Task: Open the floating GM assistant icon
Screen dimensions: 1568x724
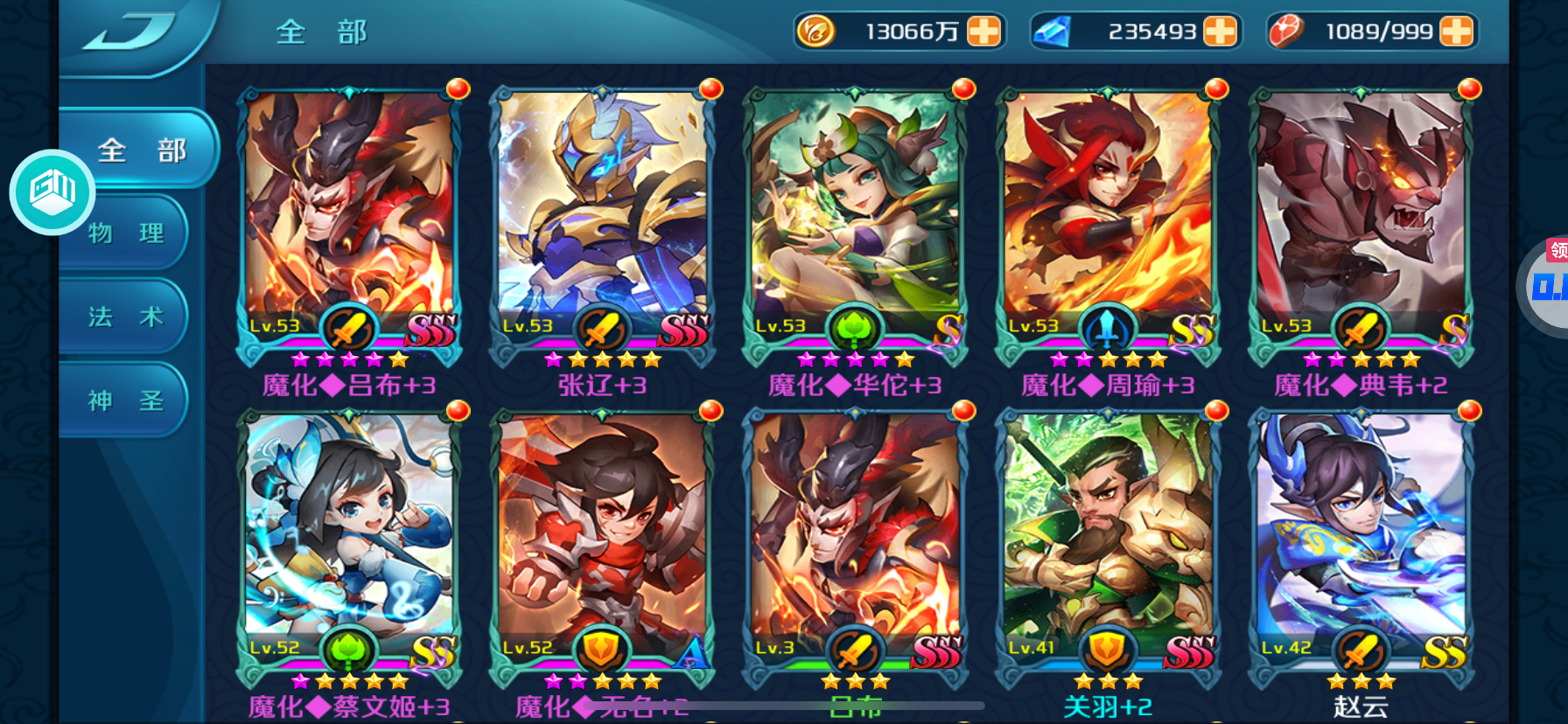Action: [x=52, y=191]
